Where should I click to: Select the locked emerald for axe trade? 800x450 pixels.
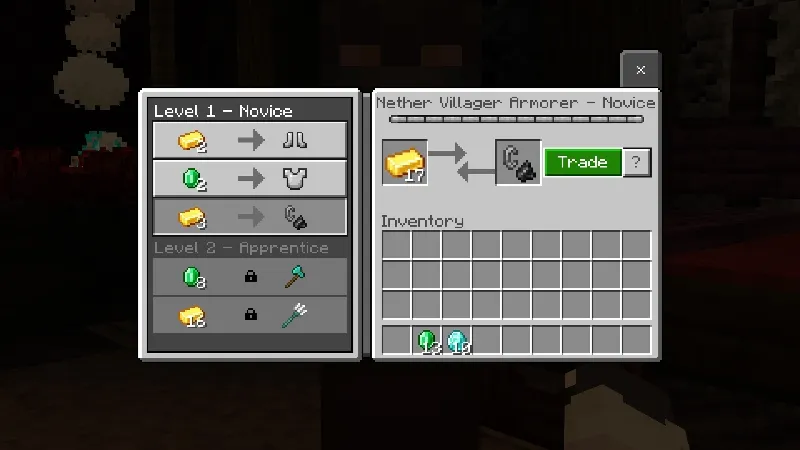[x=249, y=276]
